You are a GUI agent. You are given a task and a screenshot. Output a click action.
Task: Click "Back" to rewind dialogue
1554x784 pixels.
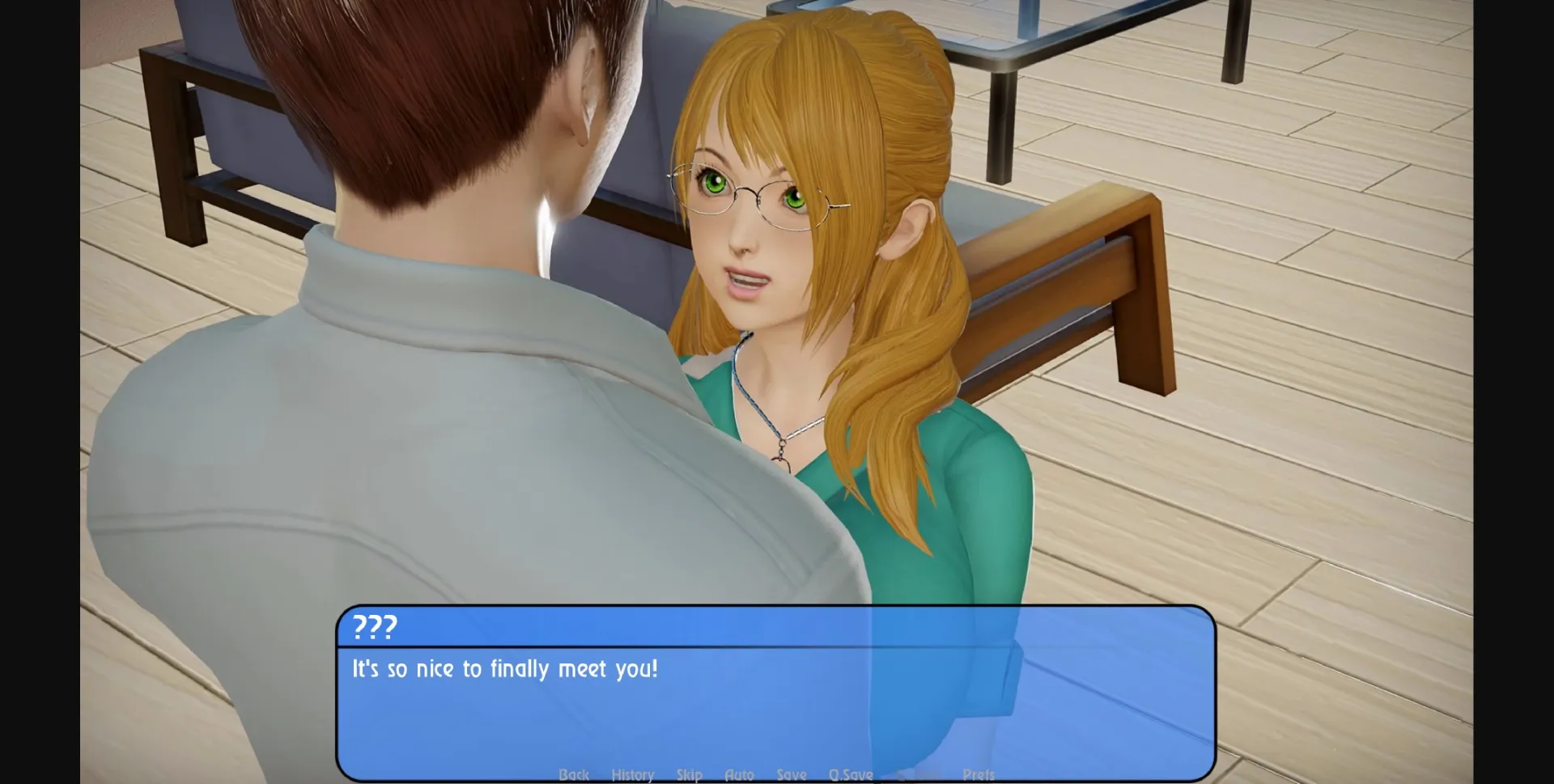click(574, 774)
